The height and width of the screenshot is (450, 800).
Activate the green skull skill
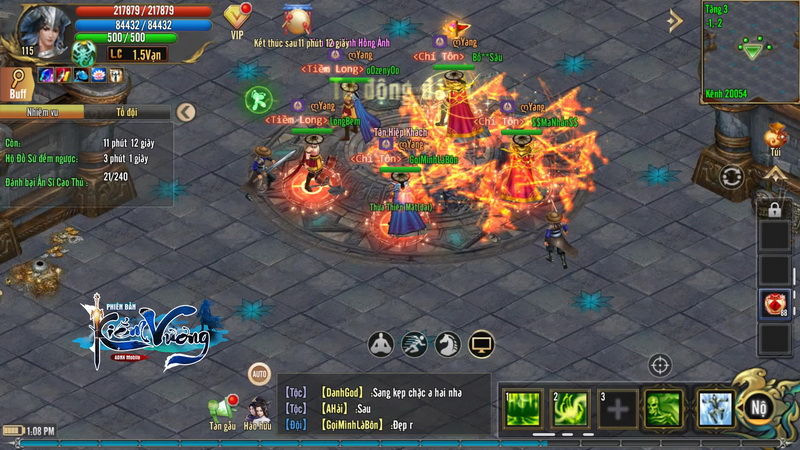point(663,408)
